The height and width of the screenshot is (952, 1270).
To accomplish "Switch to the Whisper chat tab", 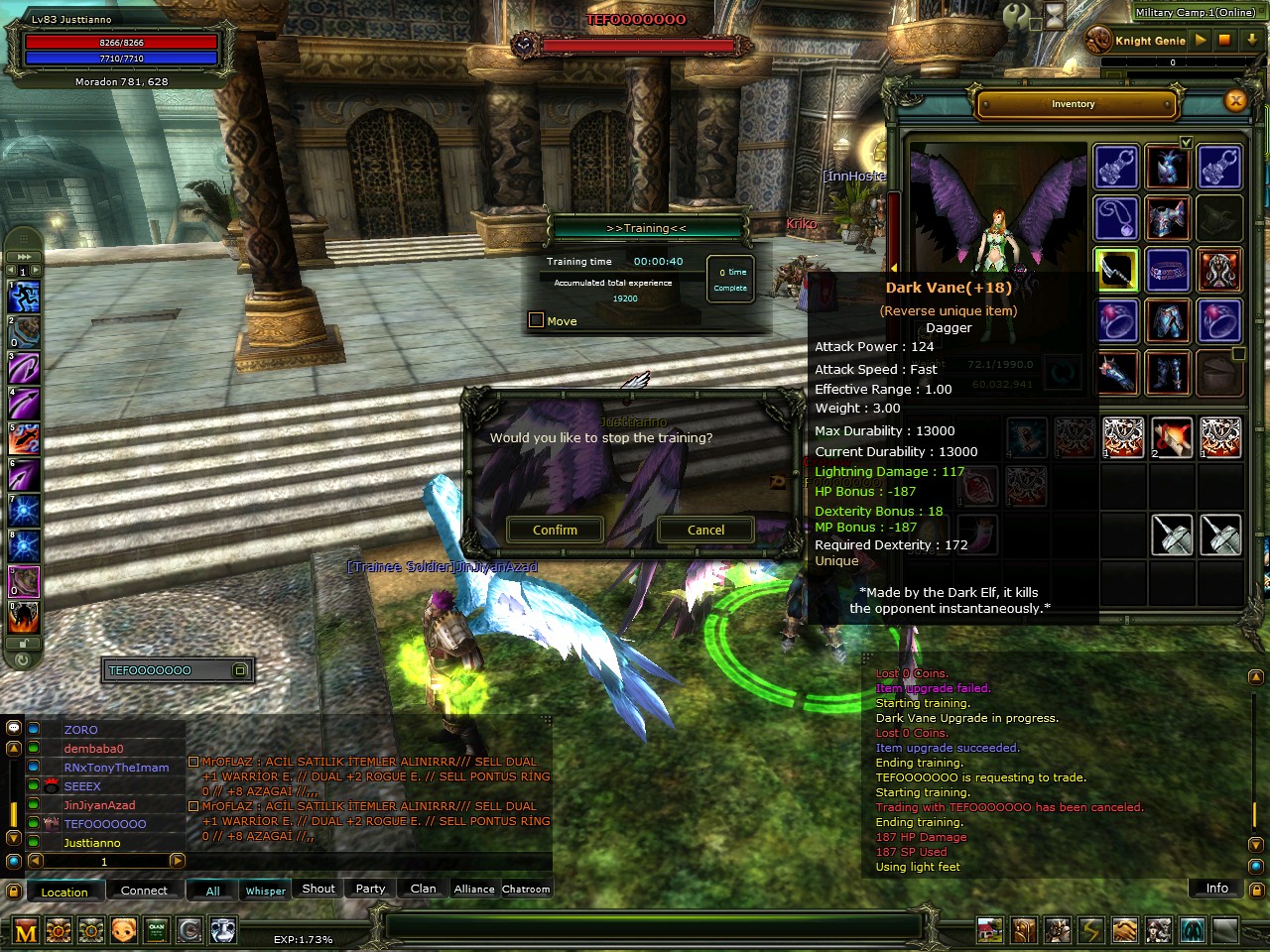I will click(x=265, y=890).
